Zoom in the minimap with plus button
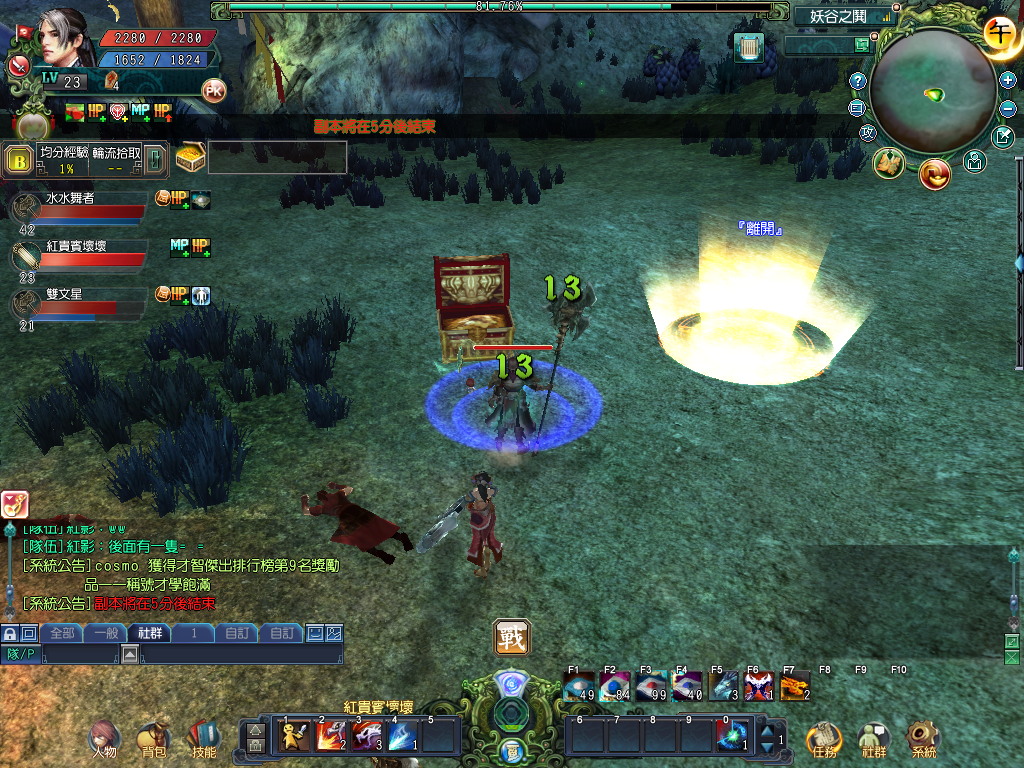 (1007, 80)
